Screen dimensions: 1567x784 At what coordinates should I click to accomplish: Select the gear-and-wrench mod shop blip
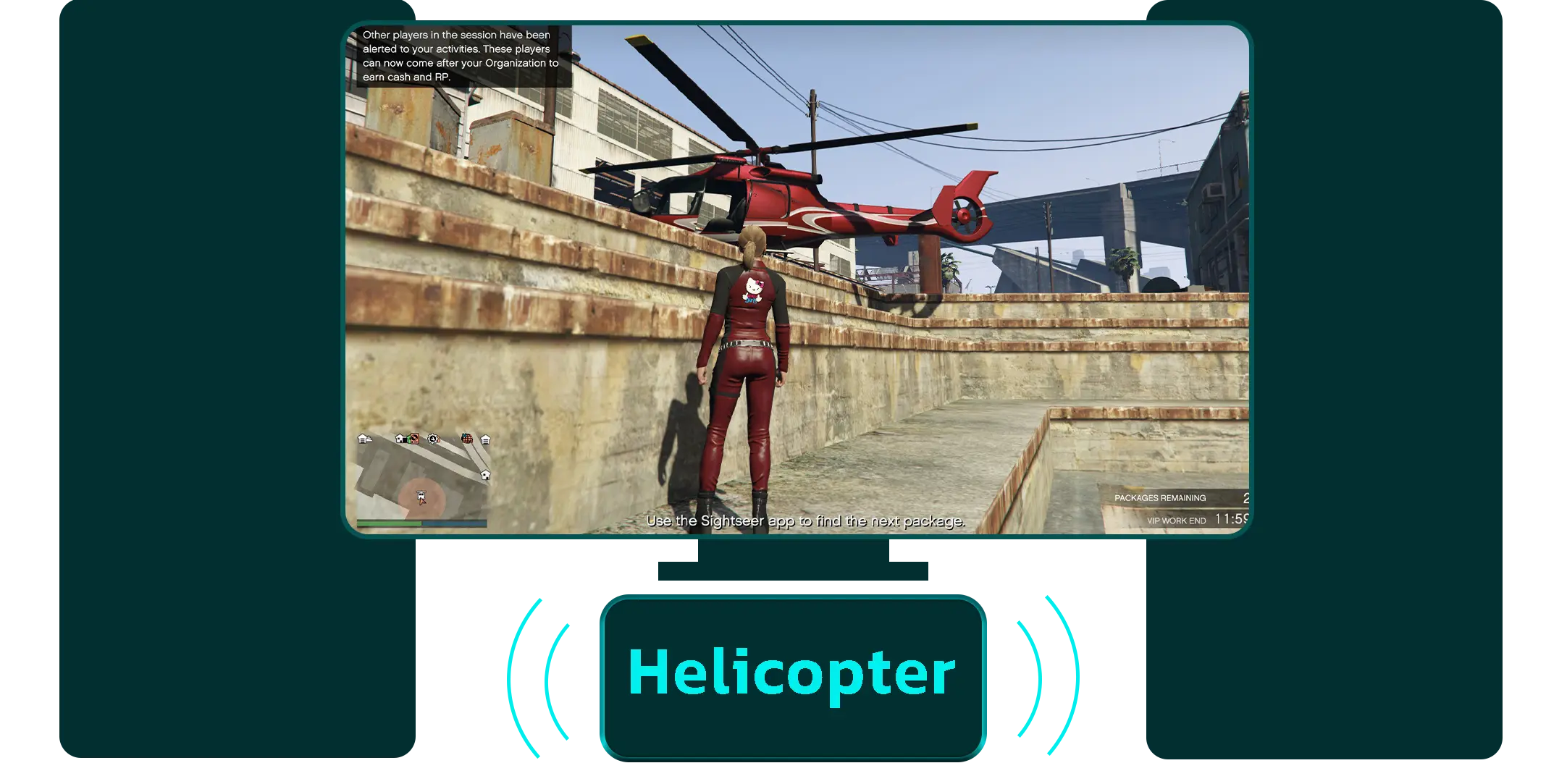(433, 439)
